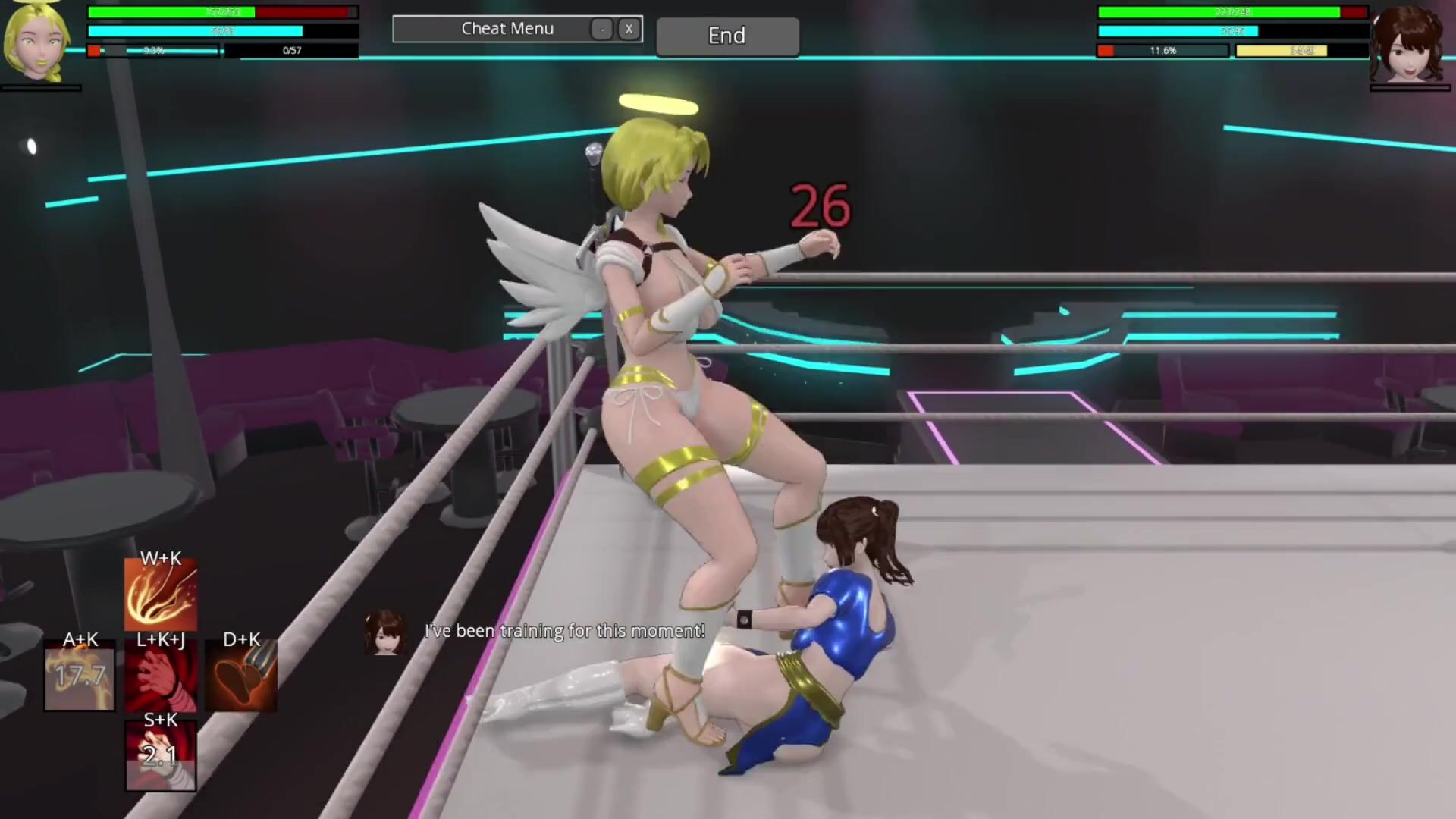The height and width of the screenshot is (819, 1456).
Task: Trigger the L+K+J red hand skill
Action: 161,676
